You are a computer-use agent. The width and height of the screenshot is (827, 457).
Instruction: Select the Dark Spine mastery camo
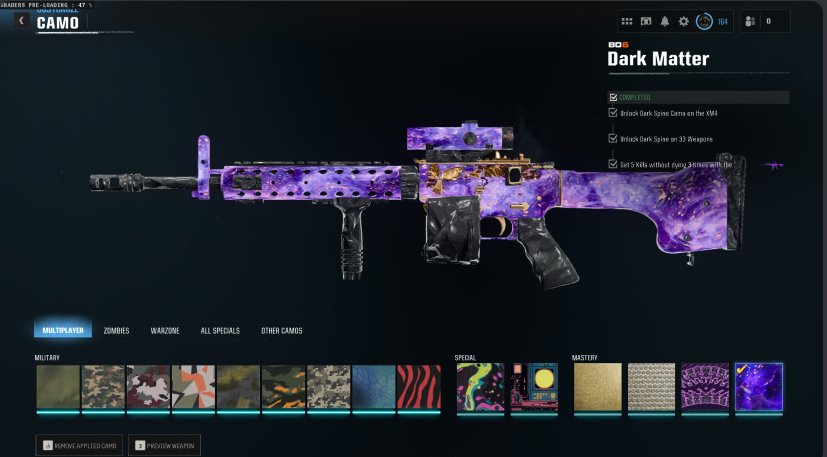pos(704,387)
